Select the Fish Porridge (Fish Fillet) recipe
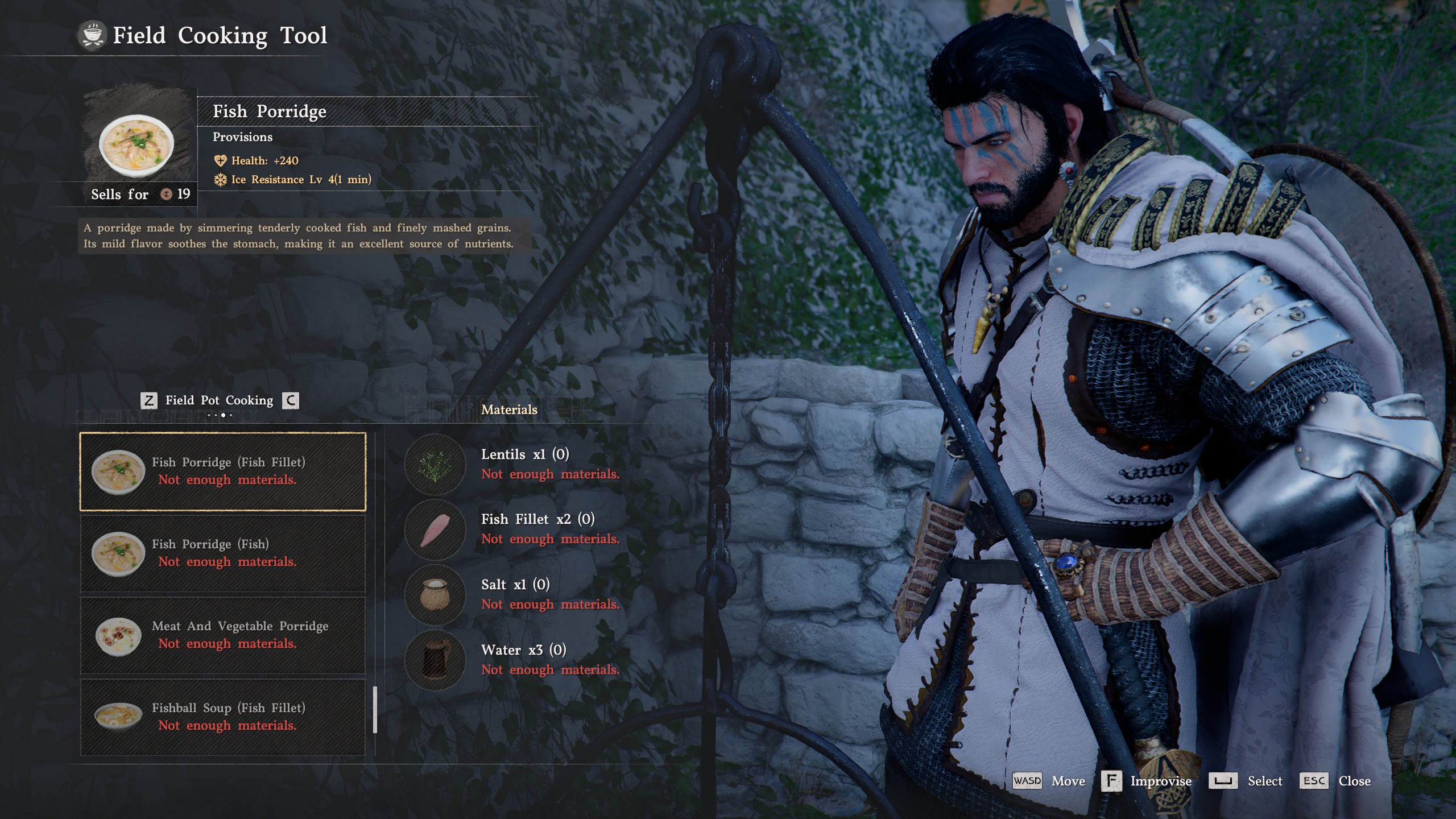The height and width of the screenshot is (819, 1456). [x=222, y=471]
